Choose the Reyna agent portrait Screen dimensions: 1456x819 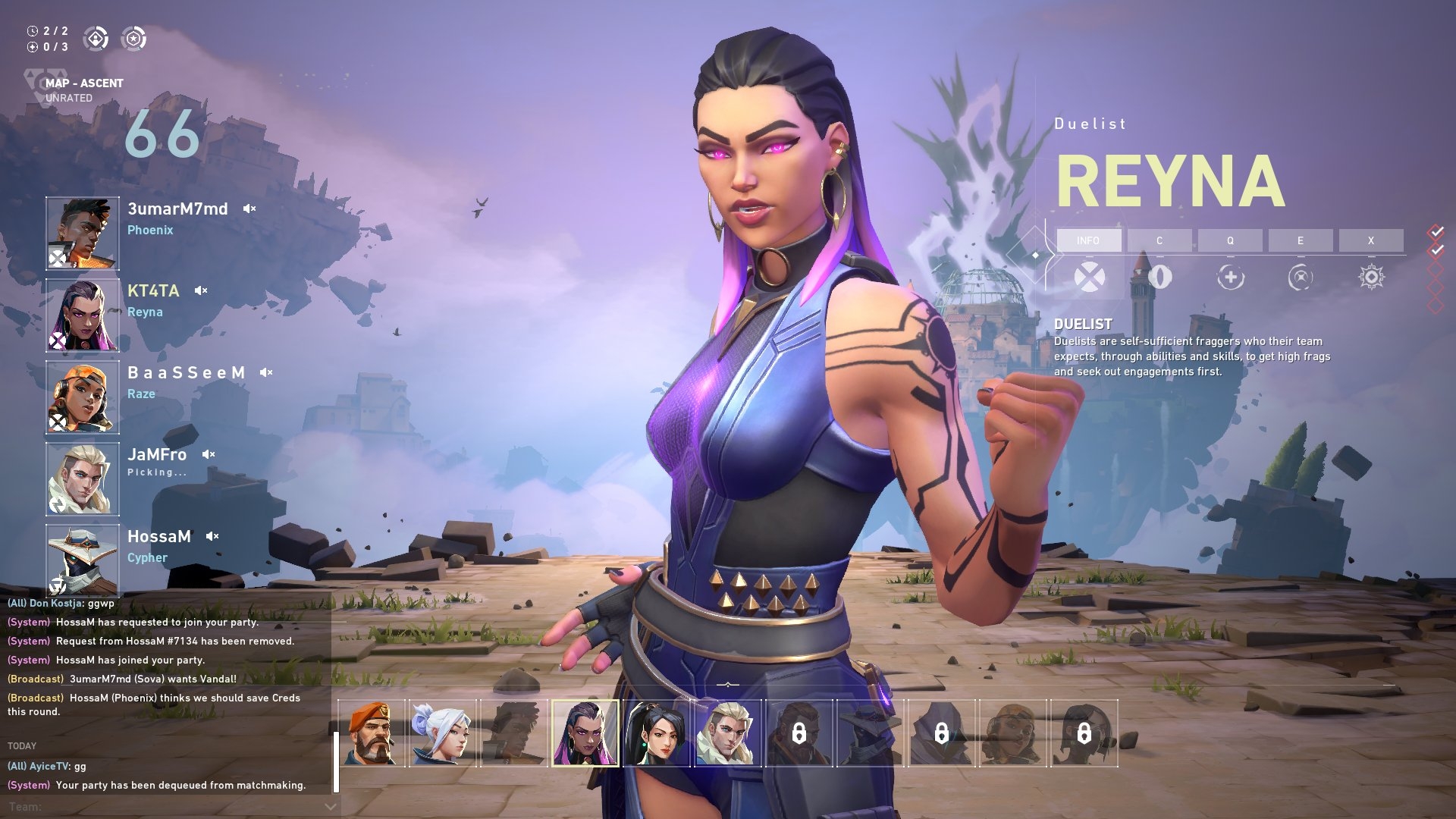point(585,733)
